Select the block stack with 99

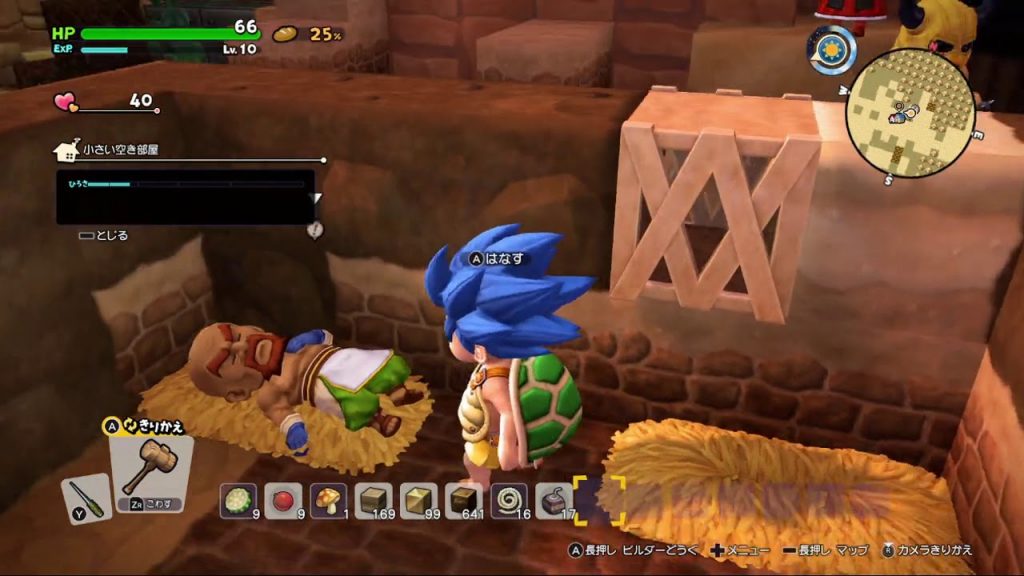[x=418, y=498]
